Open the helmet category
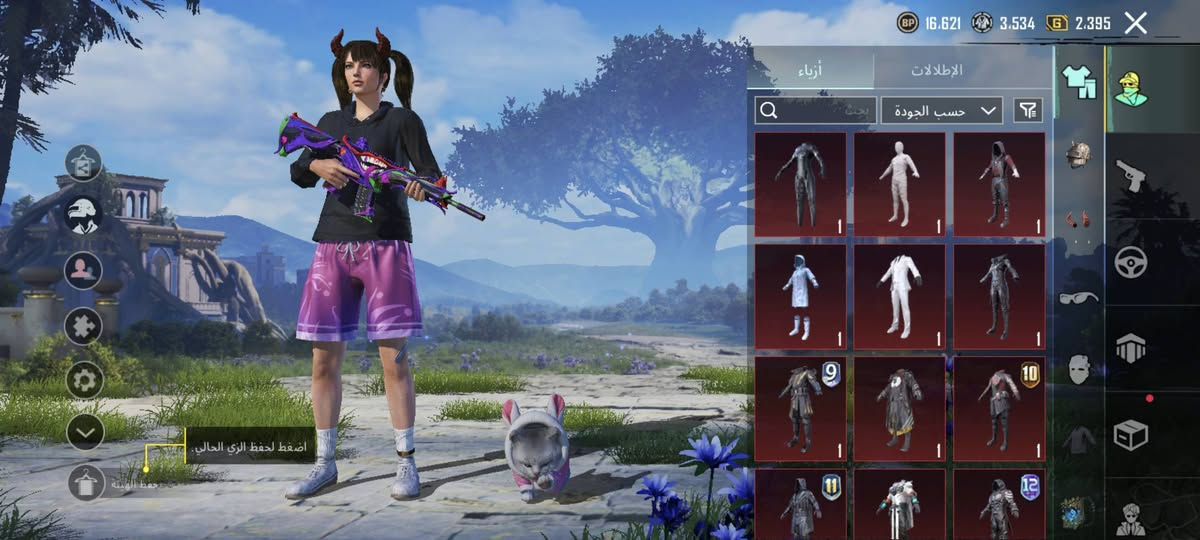This screenshot has height=540, width=1200. tap(1078, 155)
